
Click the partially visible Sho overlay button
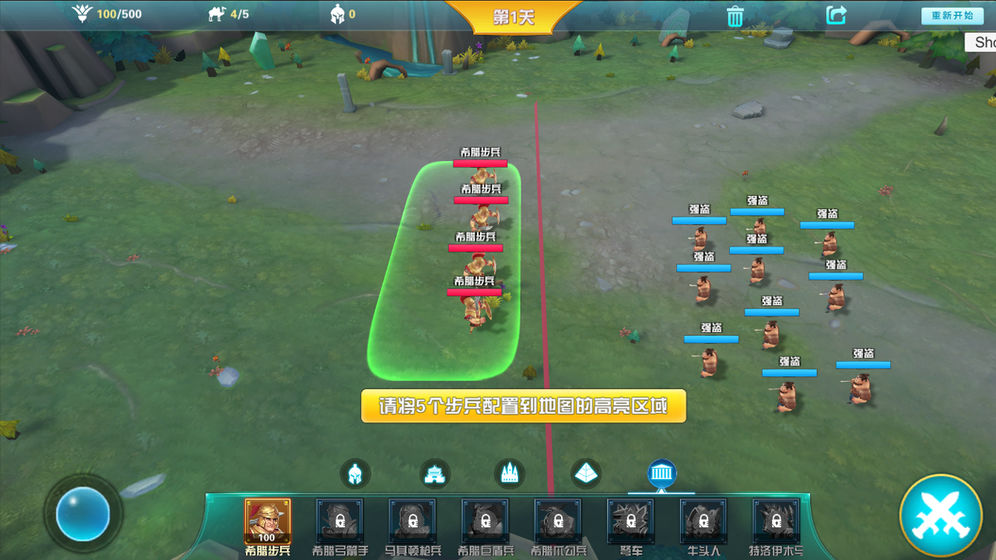tap(982, 42)
